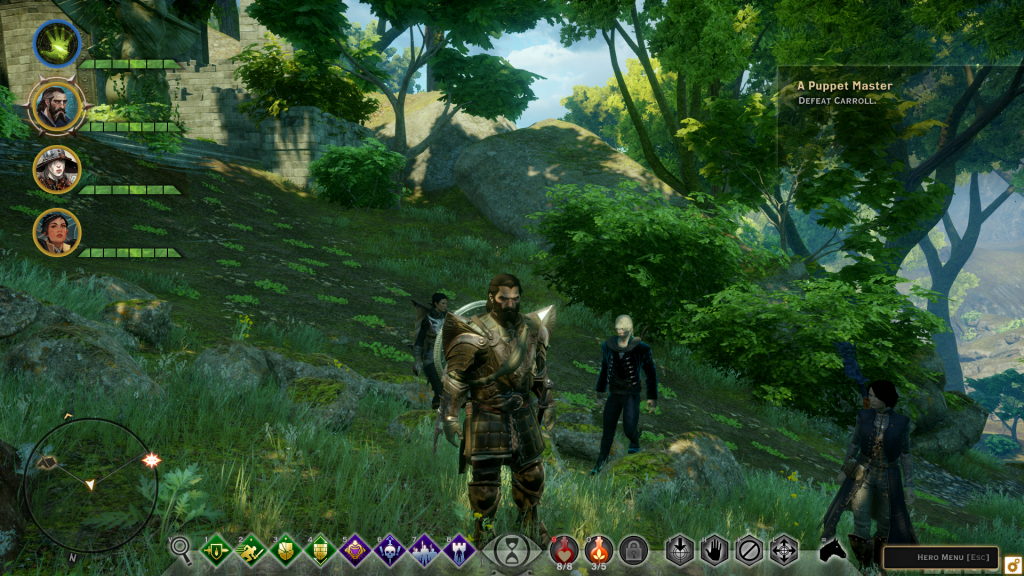Switch to the wide-brimmed hat companion portrait
The height and width of the screenshot is (576, 1024).
57,169
